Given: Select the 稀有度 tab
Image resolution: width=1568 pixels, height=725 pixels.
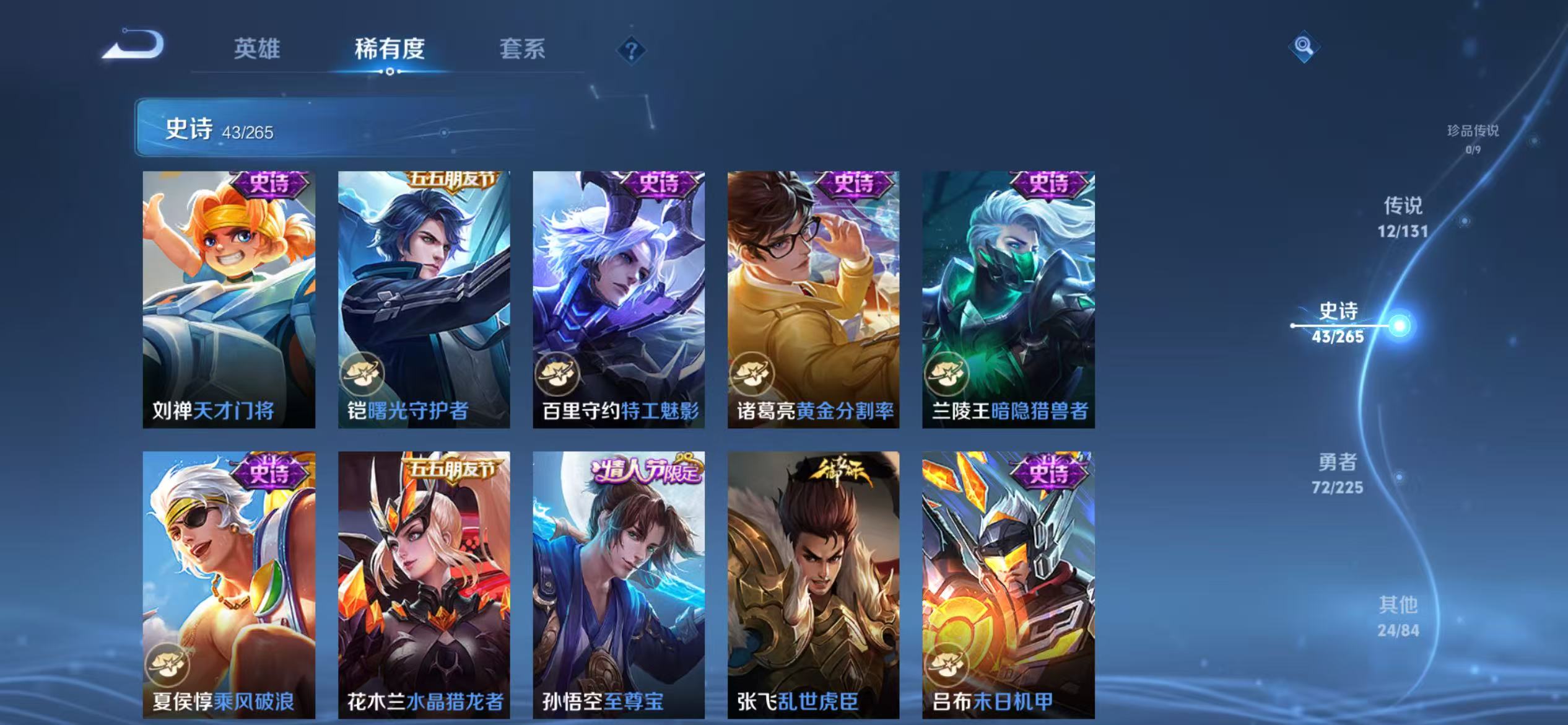Looking at the screenshot, I should click(x=390, y=50).
